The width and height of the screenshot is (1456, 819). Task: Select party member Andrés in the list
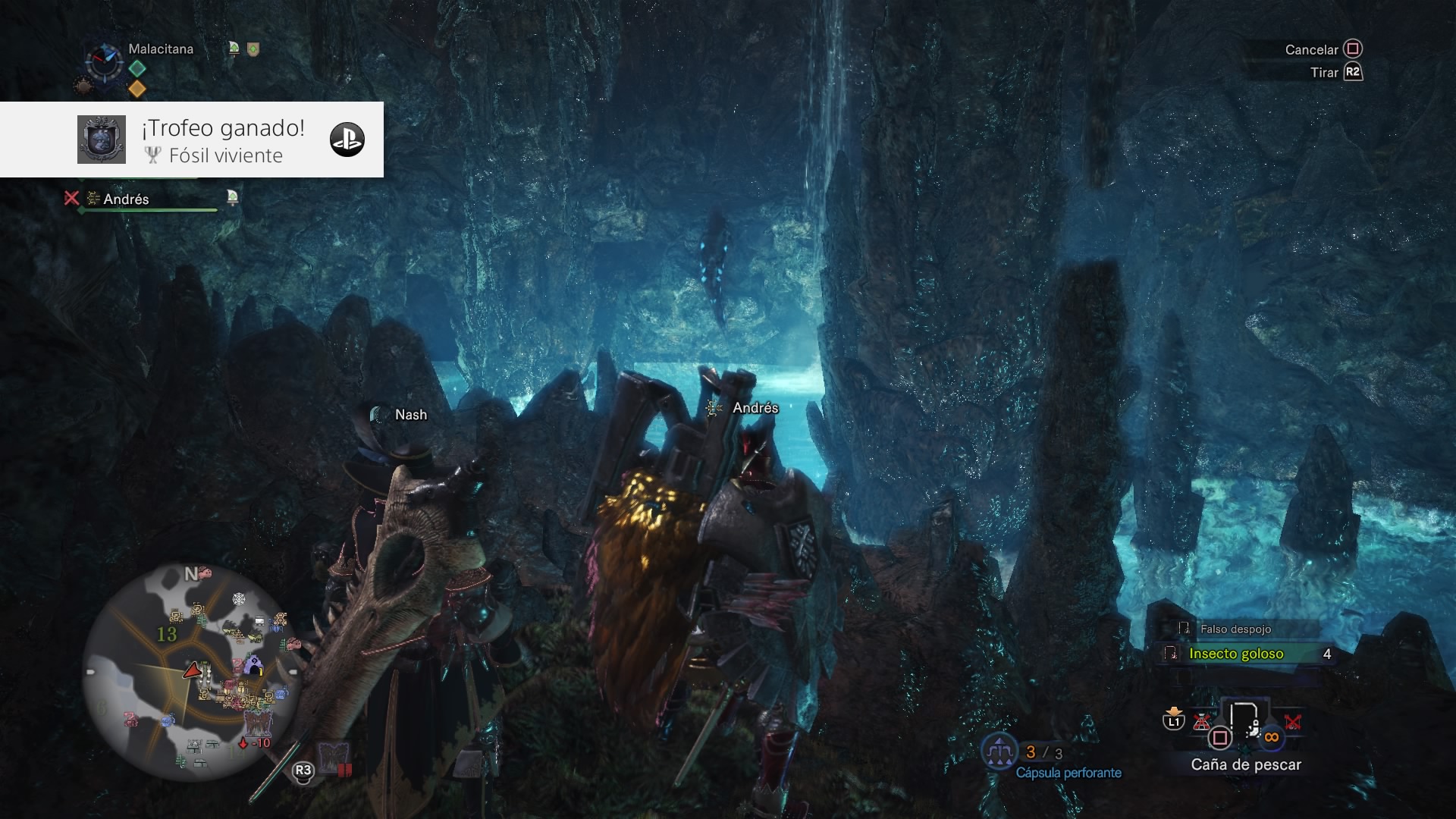[x=126, y=199]
